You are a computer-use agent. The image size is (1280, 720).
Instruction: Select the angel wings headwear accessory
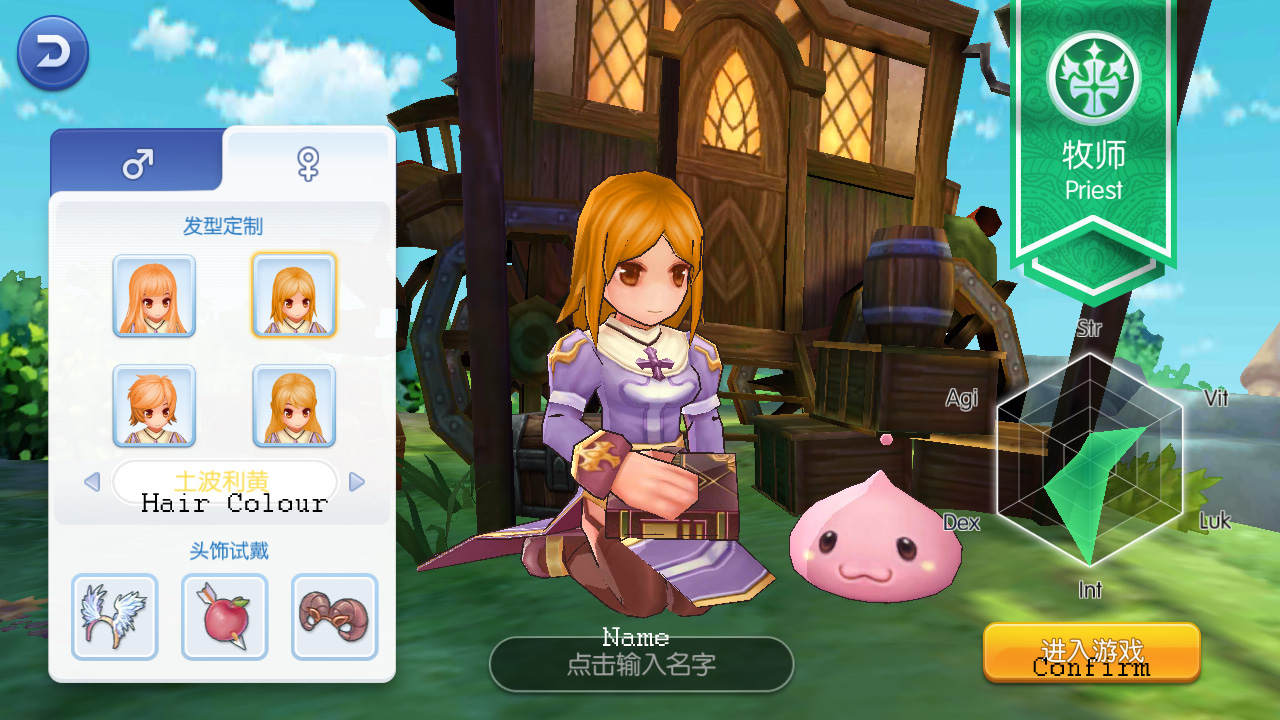115,616
